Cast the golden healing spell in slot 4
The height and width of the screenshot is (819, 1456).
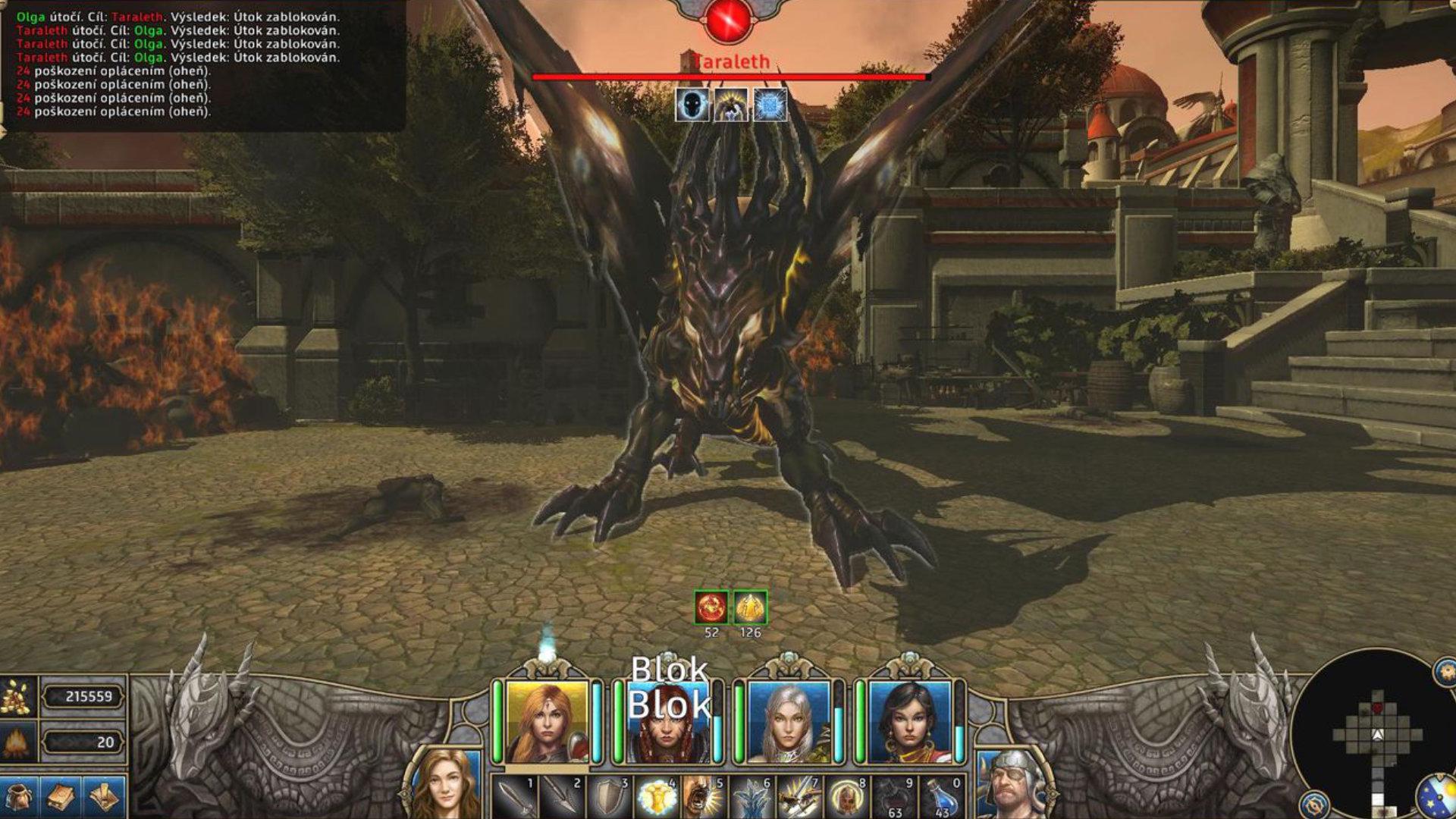(x=657, y=796)
